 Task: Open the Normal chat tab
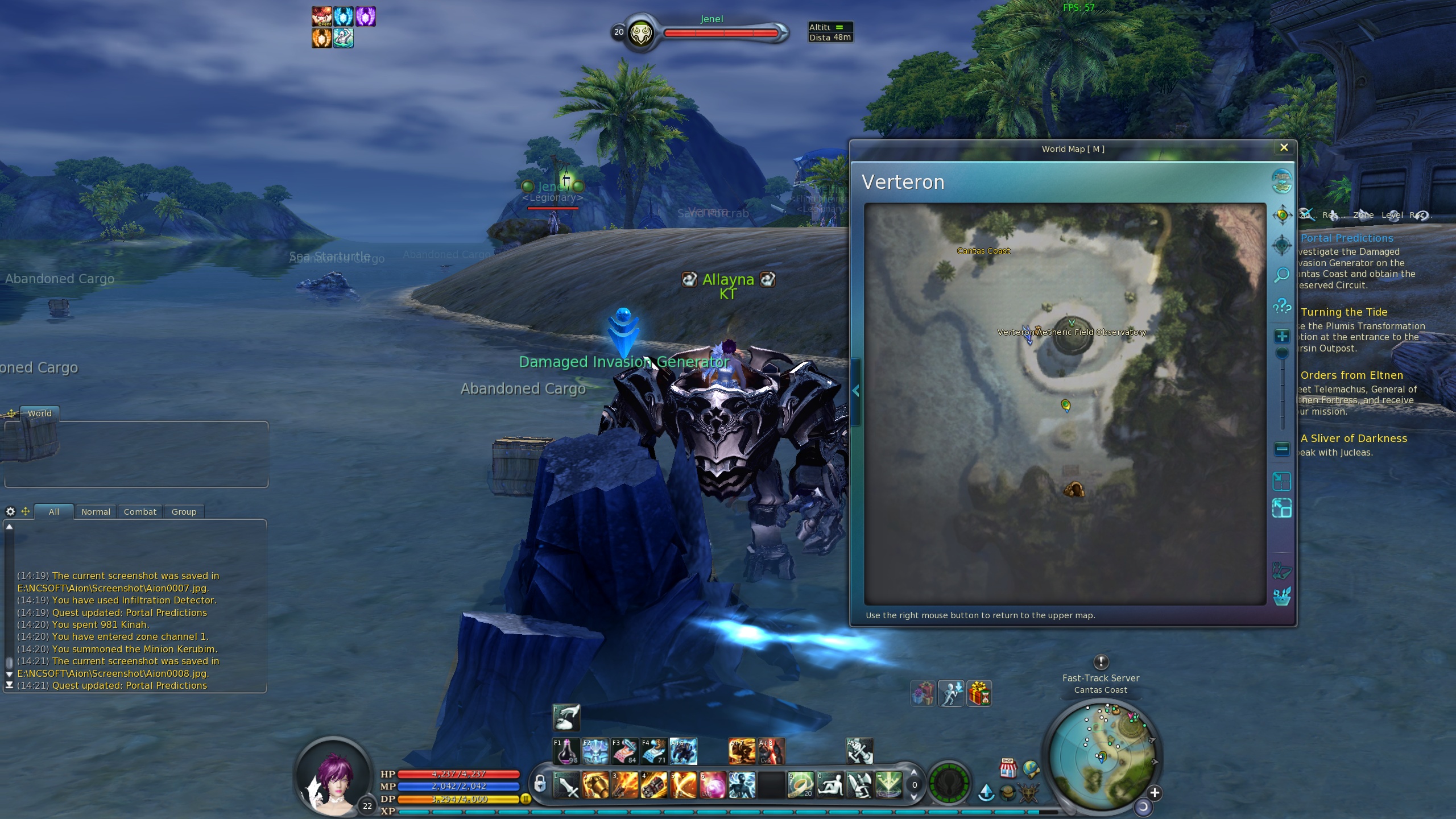coord(96,512)
